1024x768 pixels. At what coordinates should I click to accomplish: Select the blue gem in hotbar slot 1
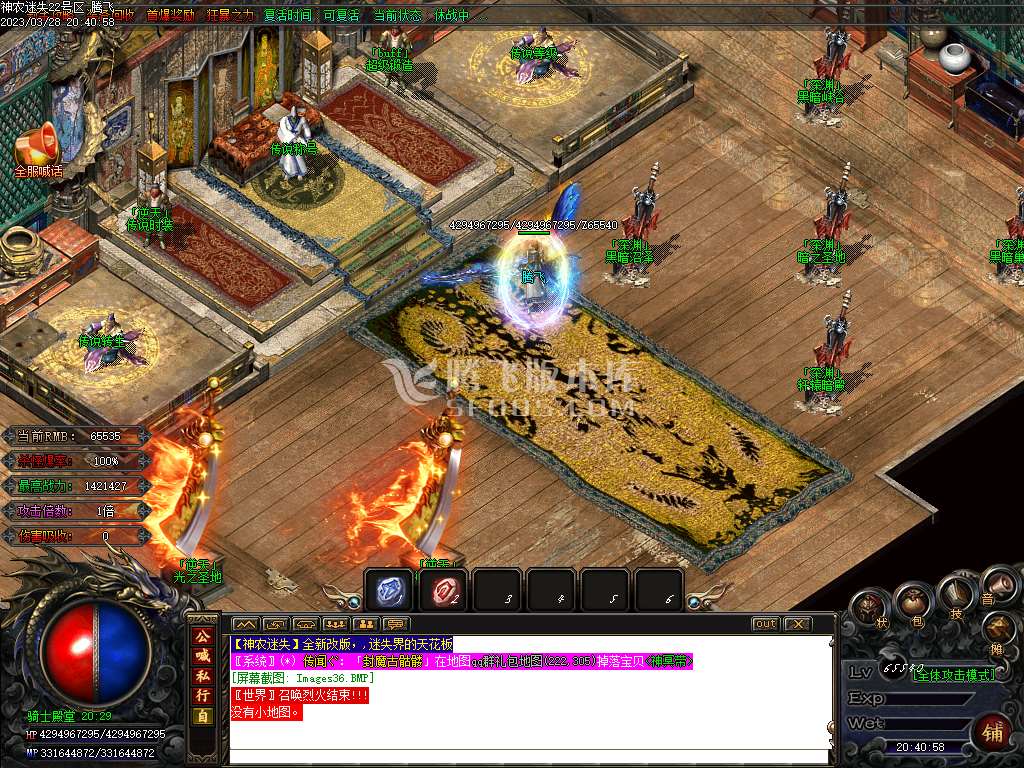388,592
